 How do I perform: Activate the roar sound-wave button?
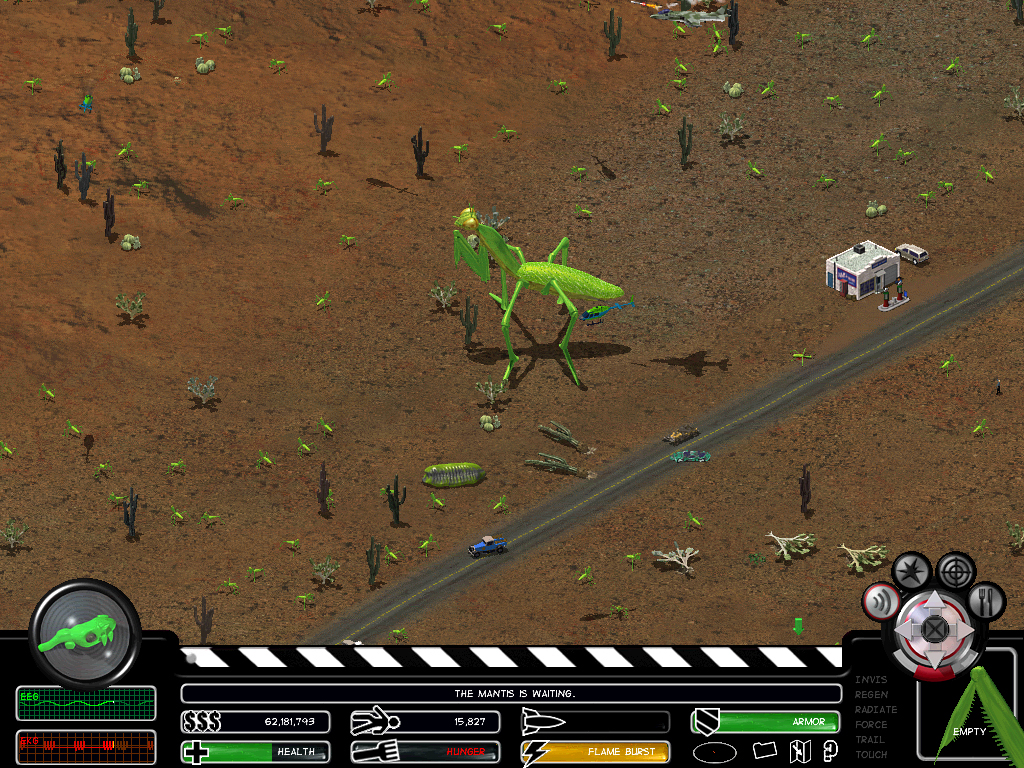(879, 600)
